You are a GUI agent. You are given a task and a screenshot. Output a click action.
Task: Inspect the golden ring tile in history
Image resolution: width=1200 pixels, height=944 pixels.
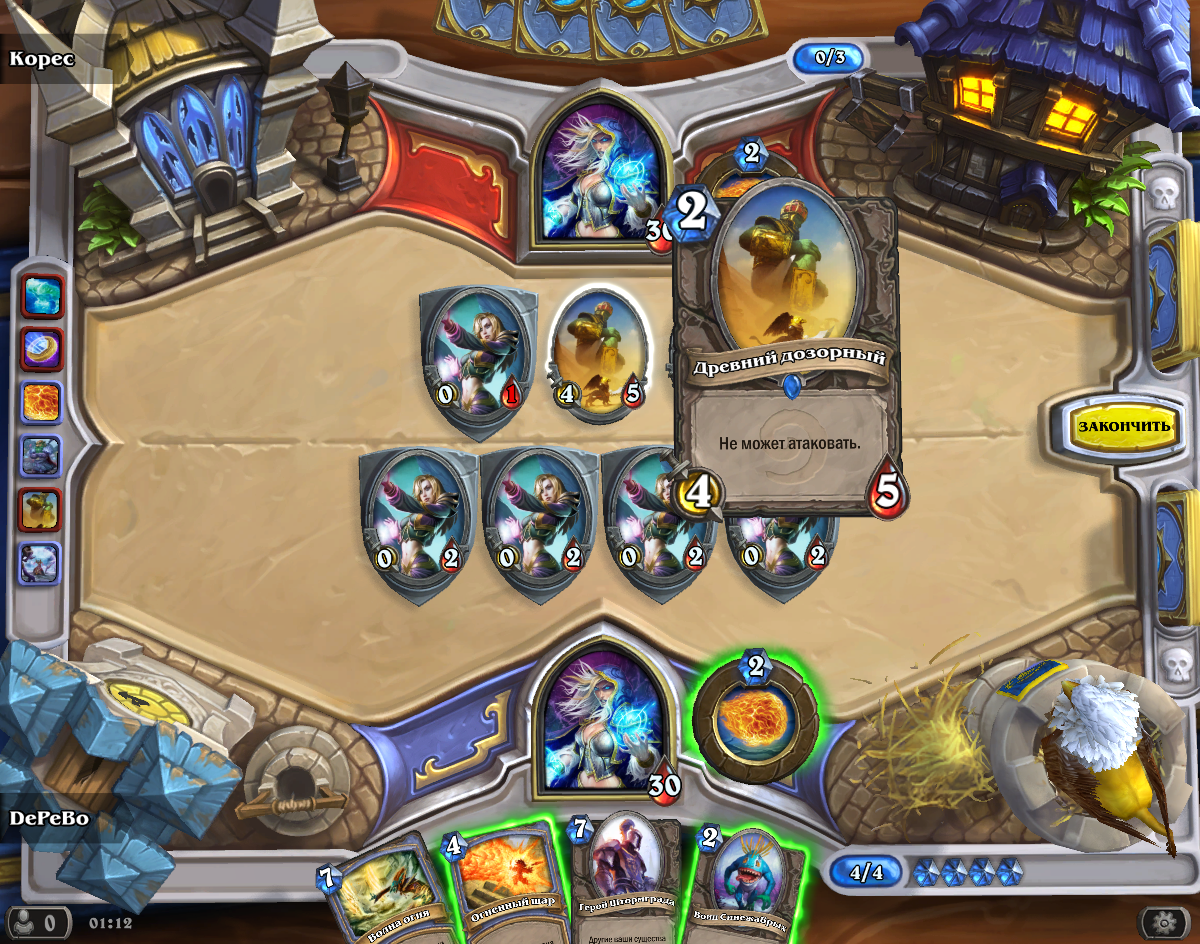point(41,349)
